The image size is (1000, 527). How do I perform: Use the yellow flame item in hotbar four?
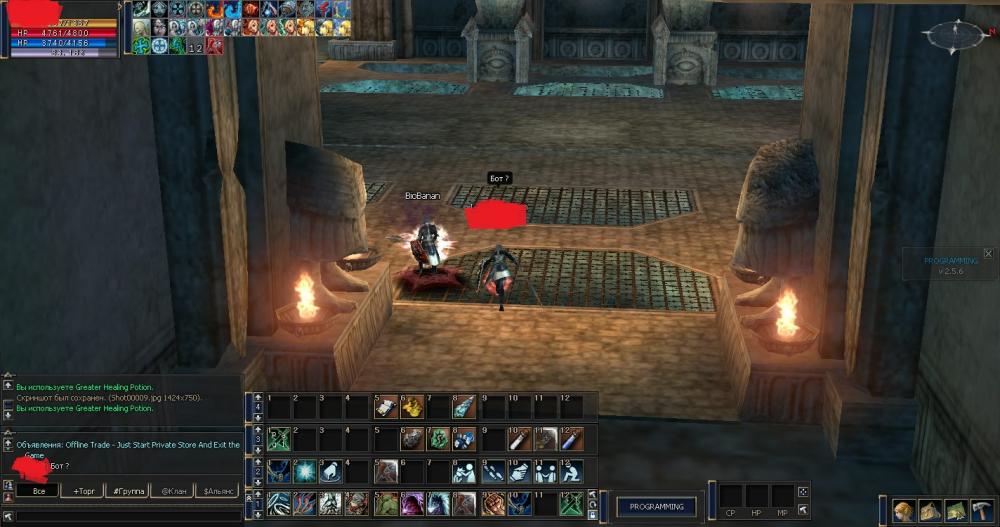[413, 407]
